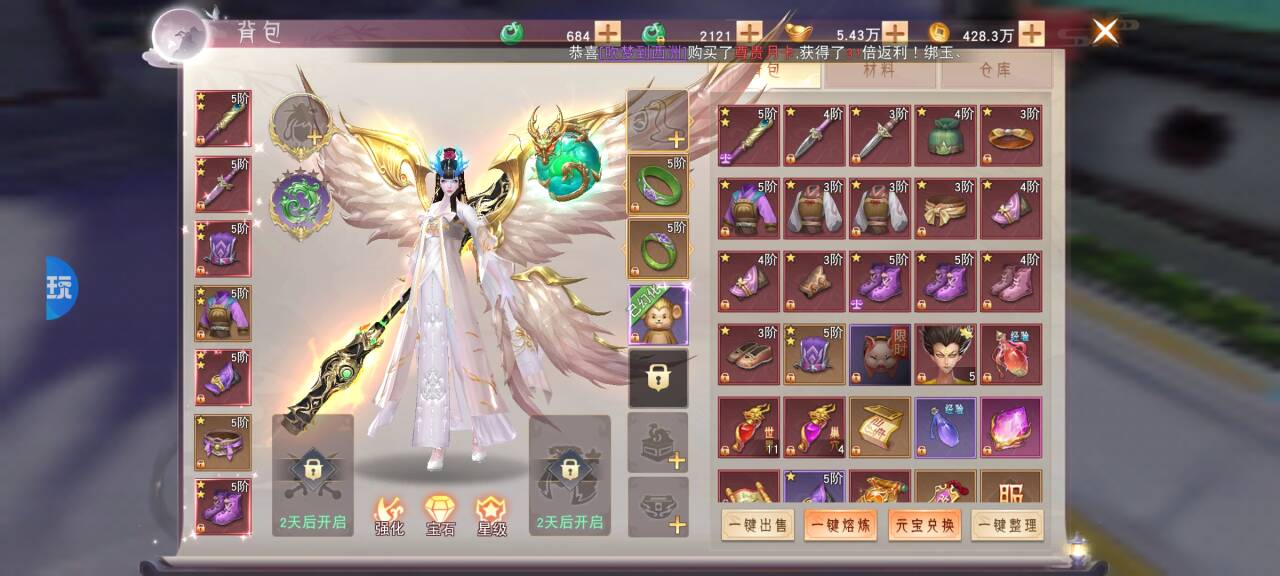Open the 强化 enhancement option
1280x576 pixels.
pyautogui.click(x=389, y=515)
